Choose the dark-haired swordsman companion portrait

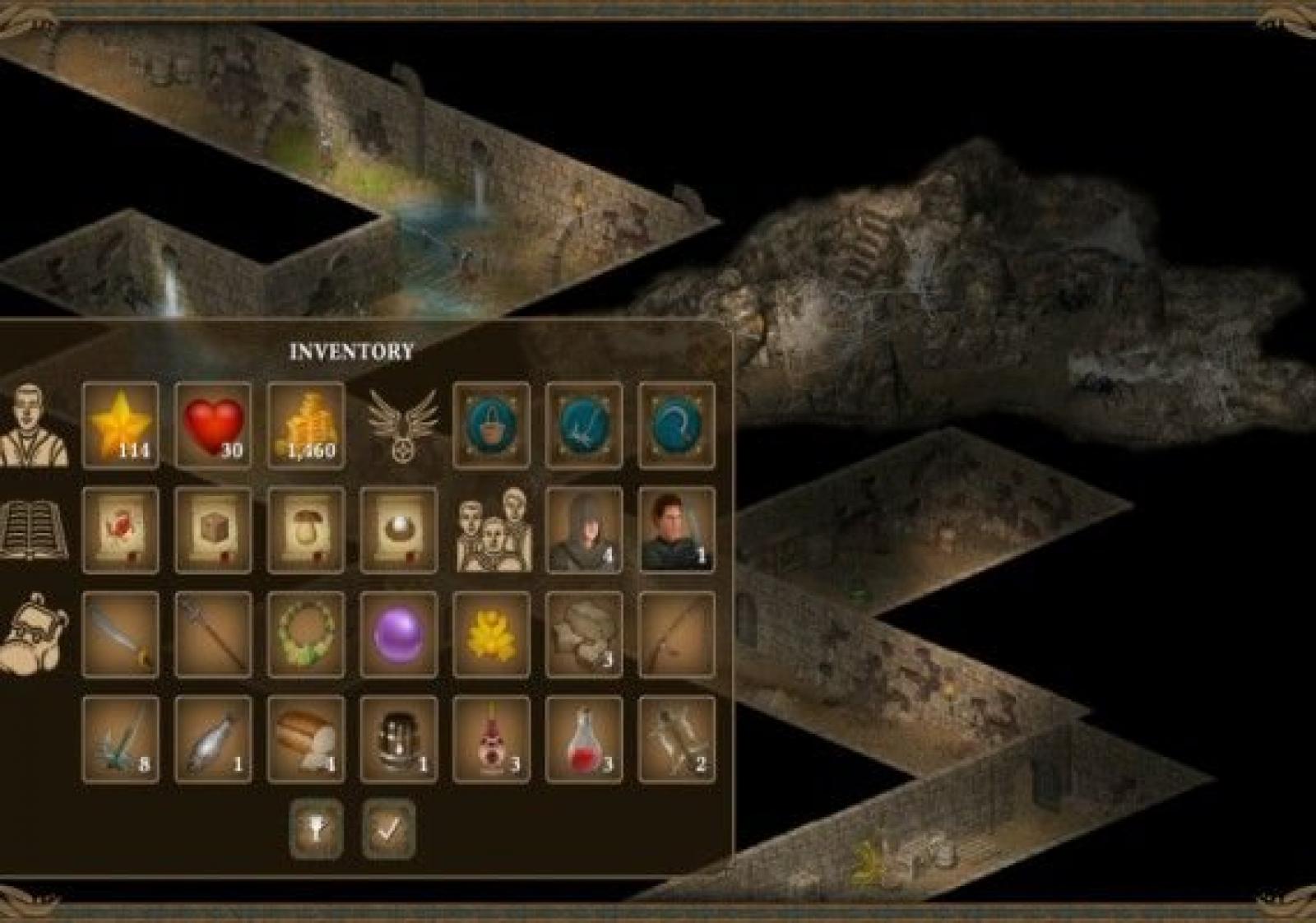(676, 530)
